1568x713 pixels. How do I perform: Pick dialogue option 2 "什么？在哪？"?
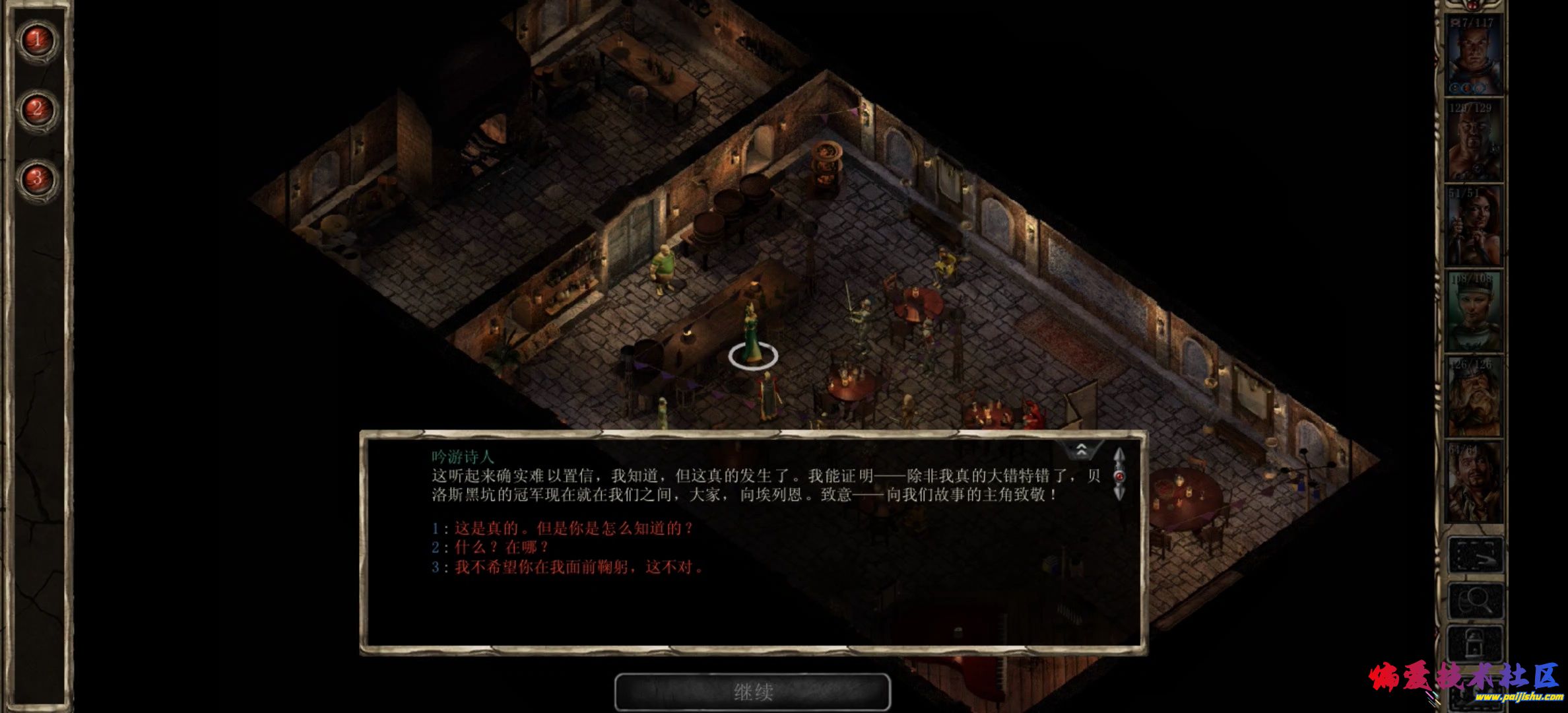500,547
